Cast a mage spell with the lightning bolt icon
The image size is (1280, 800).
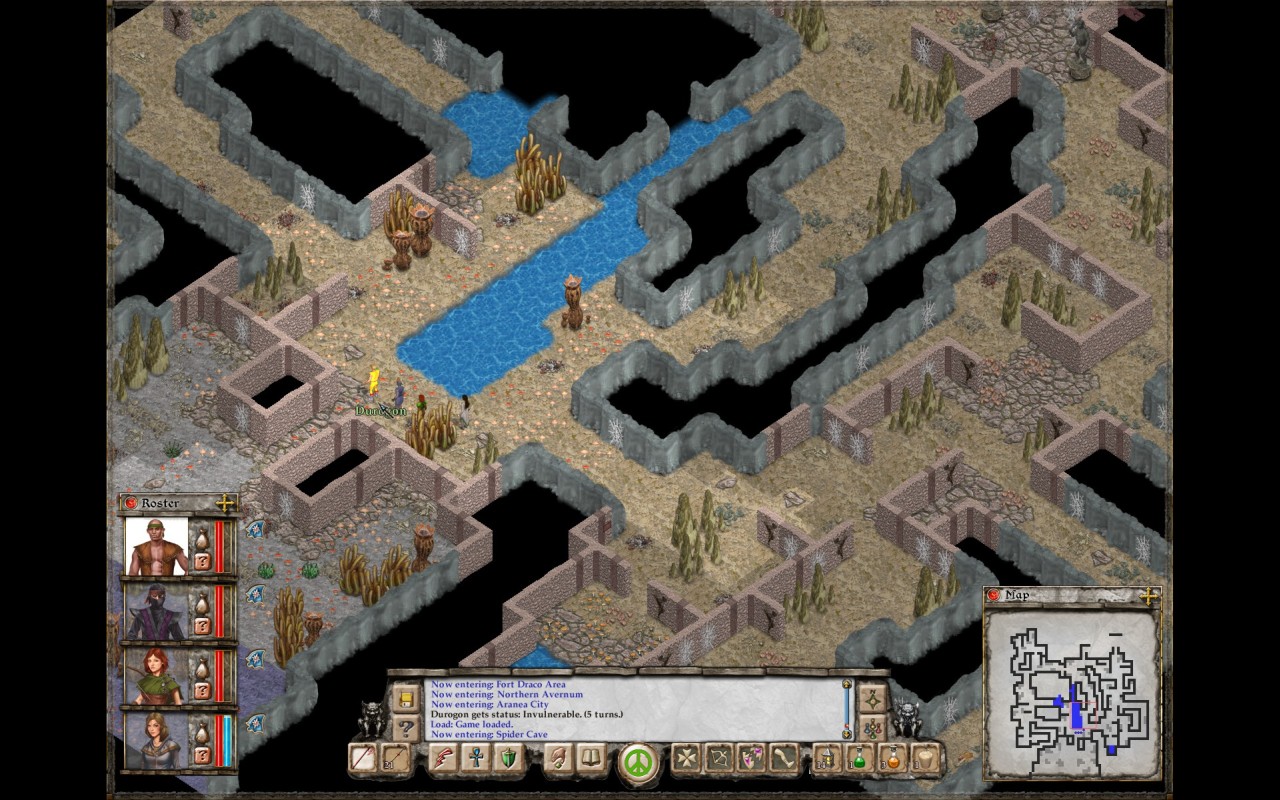(x=445, y=757)
